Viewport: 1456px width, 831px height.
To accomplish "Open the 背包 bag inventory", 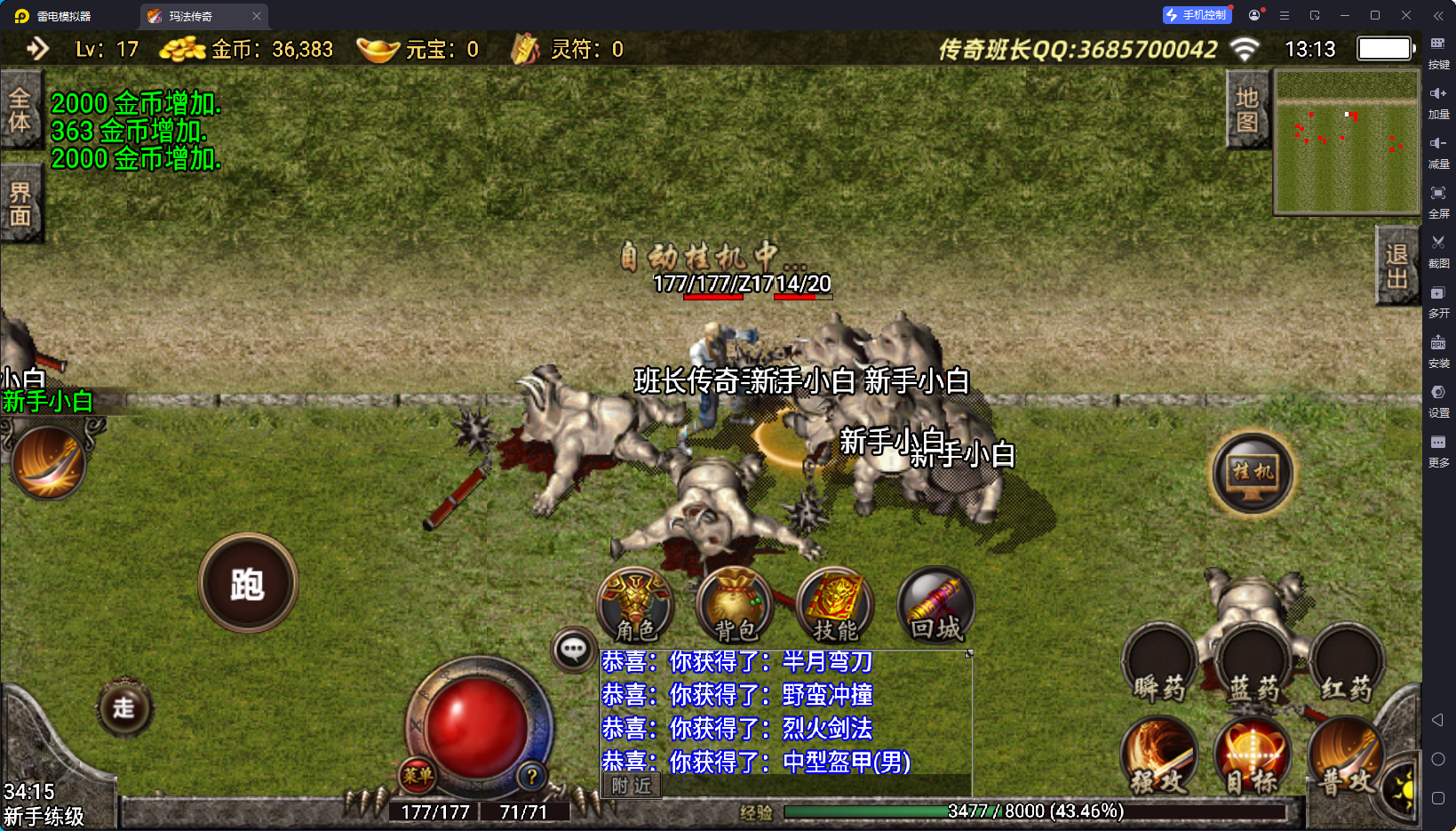I will 736,605.
